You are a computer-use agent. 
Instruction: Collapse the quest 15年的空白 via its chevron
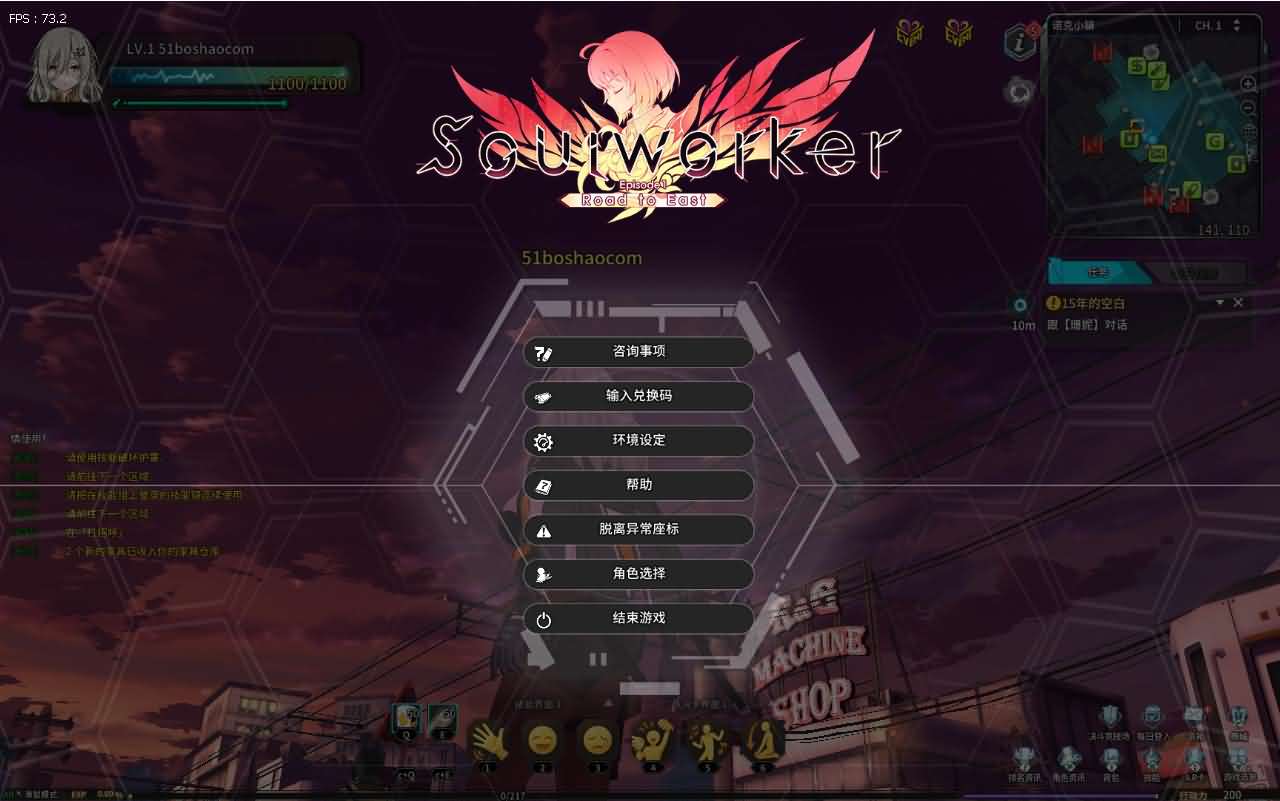[x=1222, y=303]
